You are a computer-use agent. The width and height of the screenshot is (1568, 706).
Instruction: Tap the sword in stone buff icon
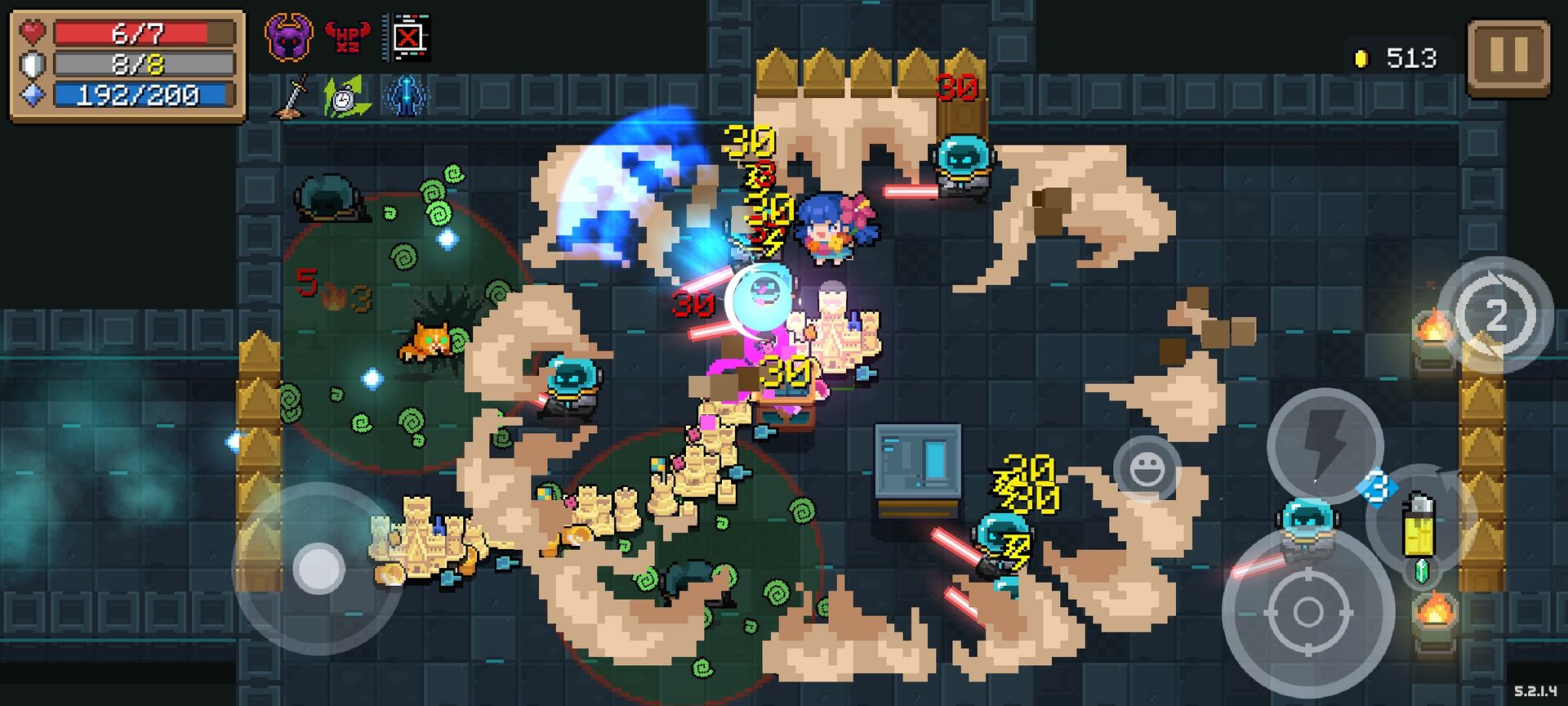(x=291, y=97)
